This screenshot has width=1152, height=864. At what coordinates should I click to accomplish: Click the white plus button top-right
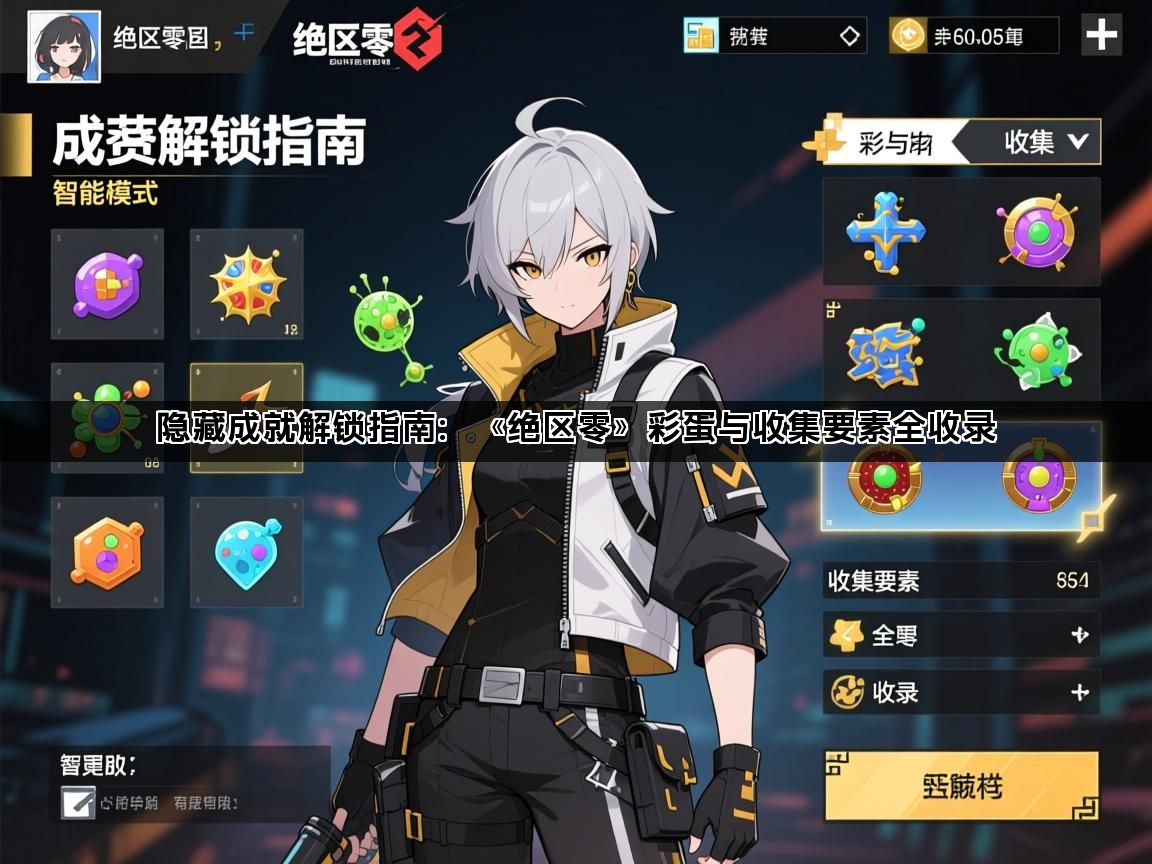tap(1102, 36)
